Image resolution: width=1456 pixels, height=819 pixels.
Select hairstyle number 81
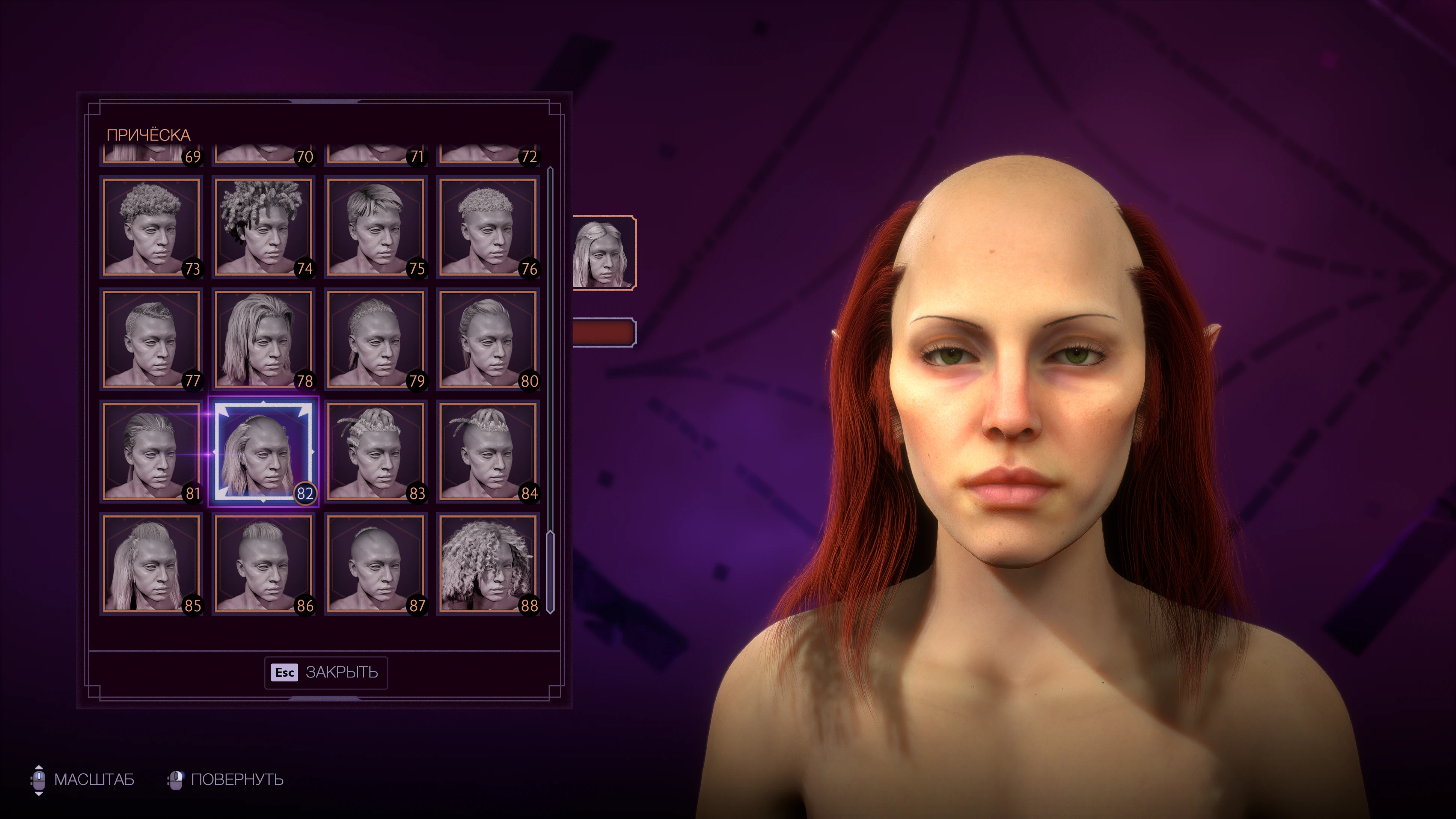[x=151, y=452]
